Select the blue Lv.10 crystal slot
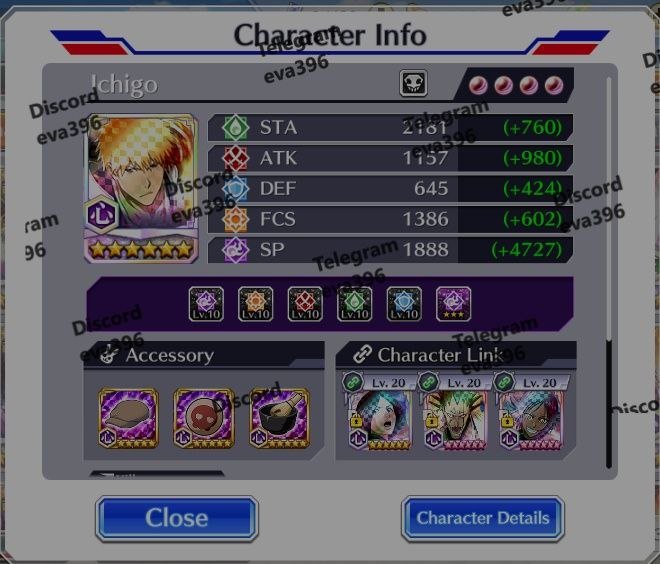 [404, 303]
